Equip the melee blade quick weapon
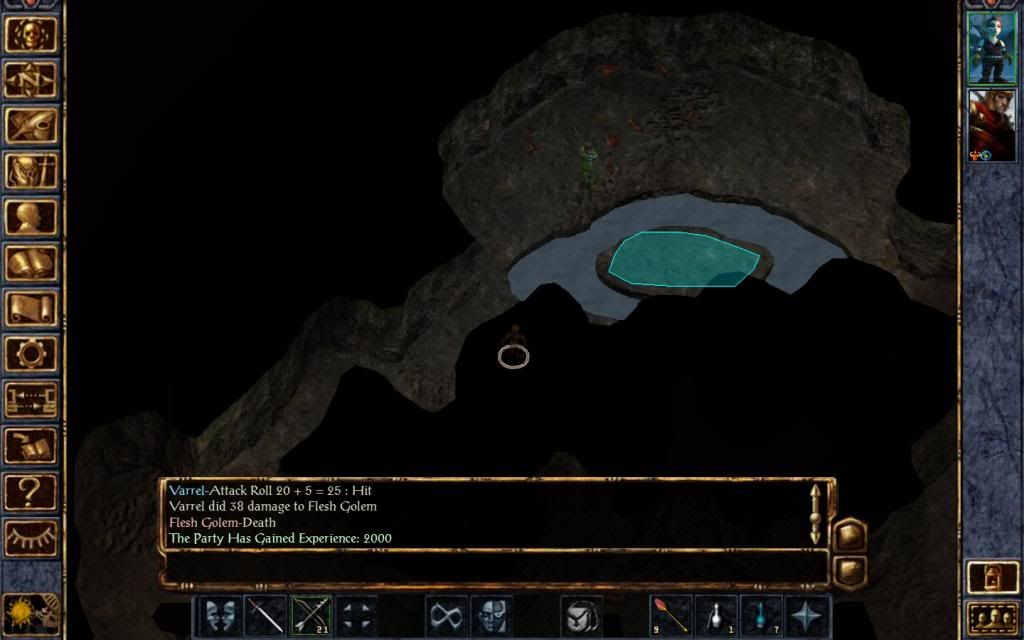The width and height of the screenshot is (1024, 640). pos(266,615)
